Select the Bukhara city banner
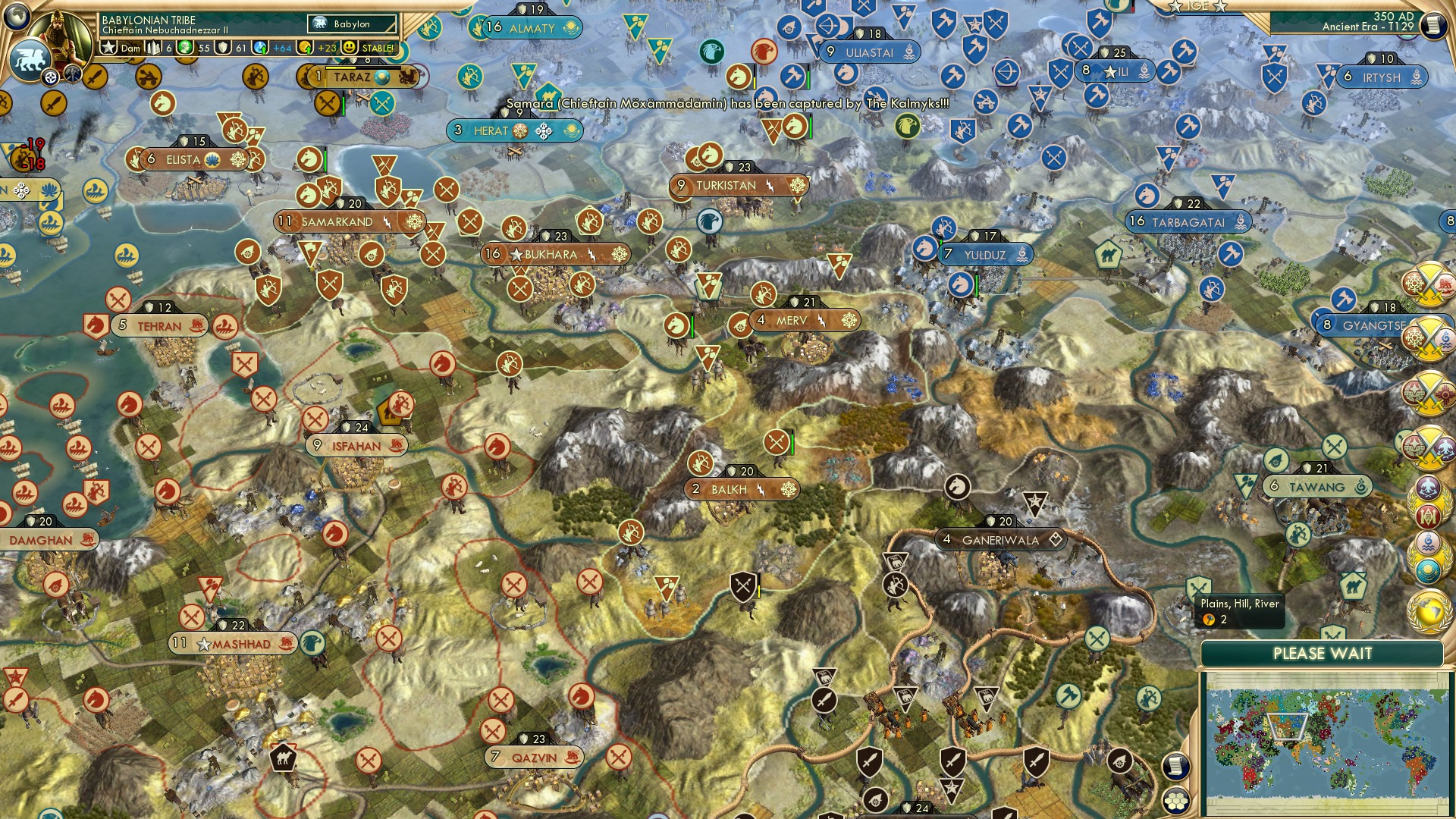This screenshot has height=819, width=1456. point(552,256)
